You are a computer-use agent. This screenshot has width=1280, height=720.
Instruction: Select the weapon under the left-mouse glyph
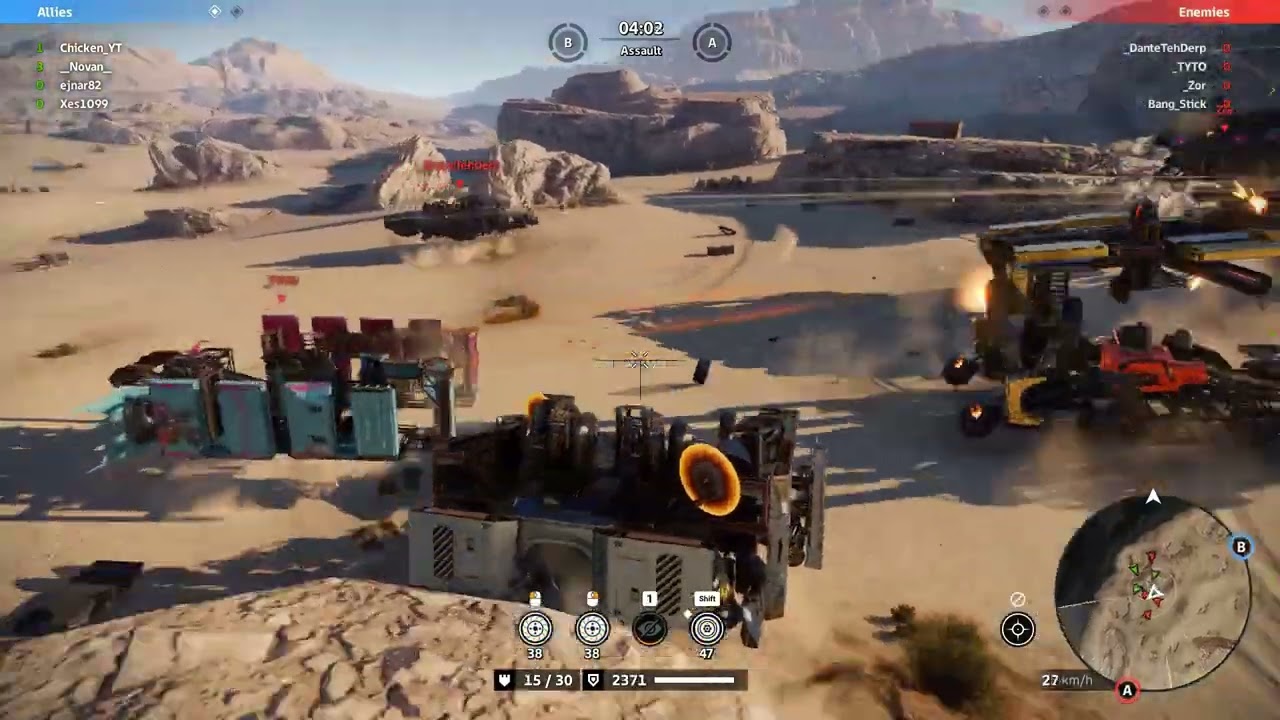[x=535, y=628]
